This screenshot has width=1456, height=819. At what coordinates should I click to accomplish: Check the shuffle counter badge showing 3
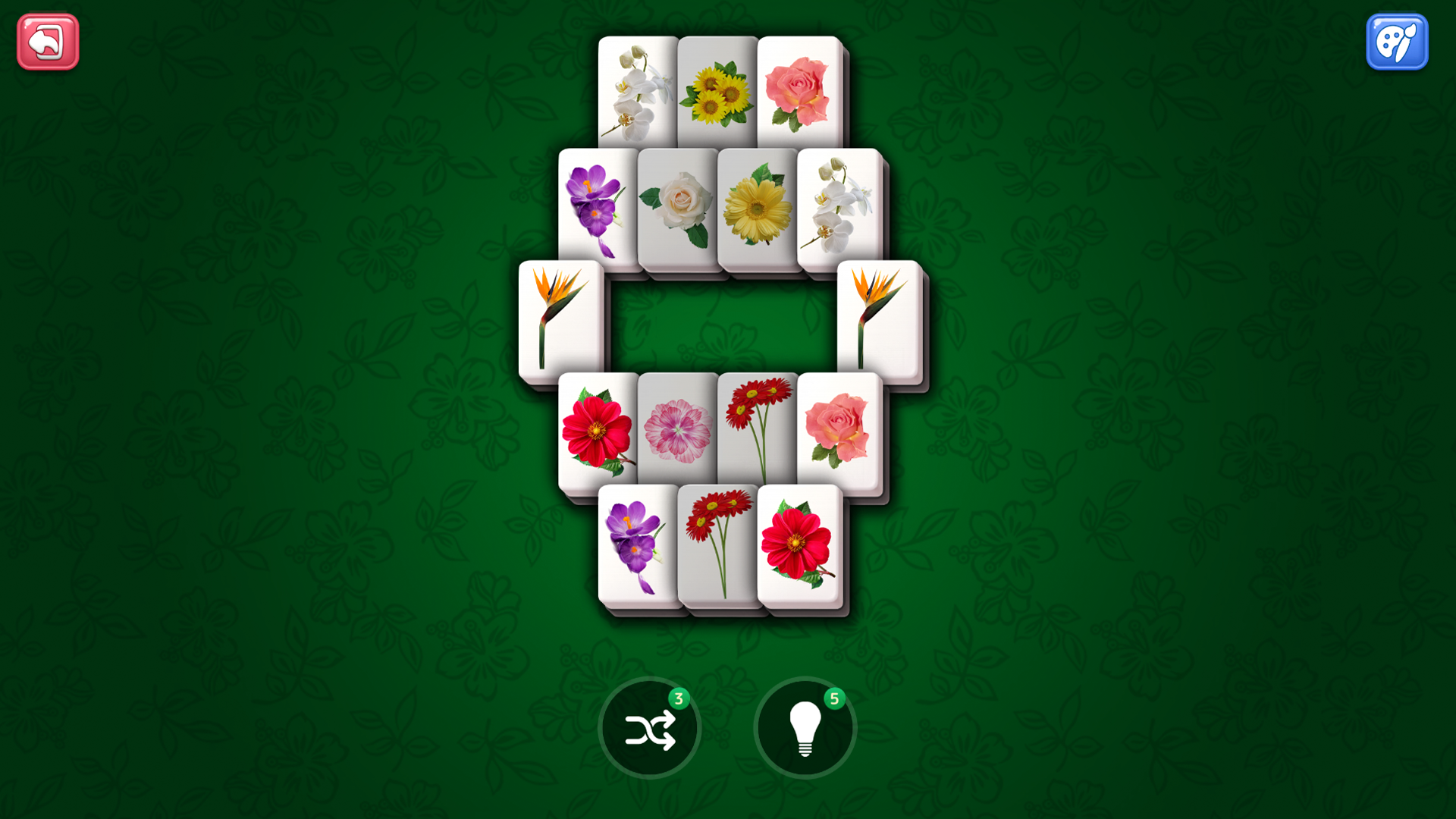click(680, 698)
